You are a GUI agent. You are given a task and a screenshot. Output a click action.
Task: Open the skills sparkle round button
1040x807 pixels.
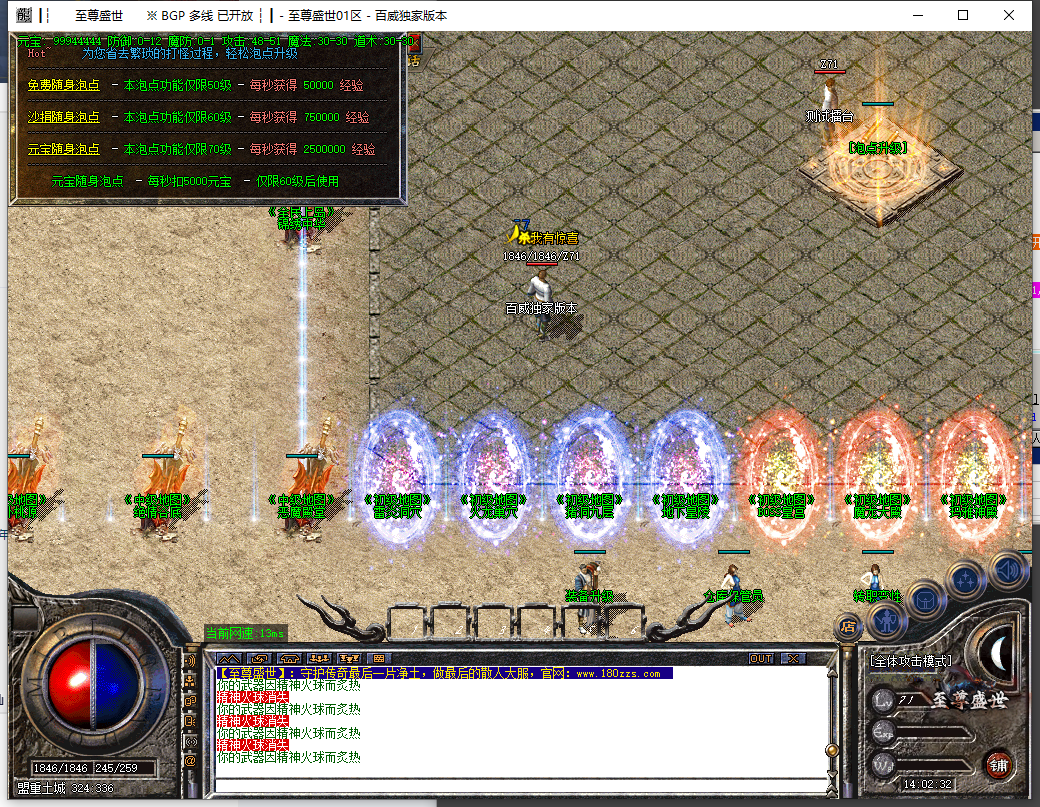967,580
